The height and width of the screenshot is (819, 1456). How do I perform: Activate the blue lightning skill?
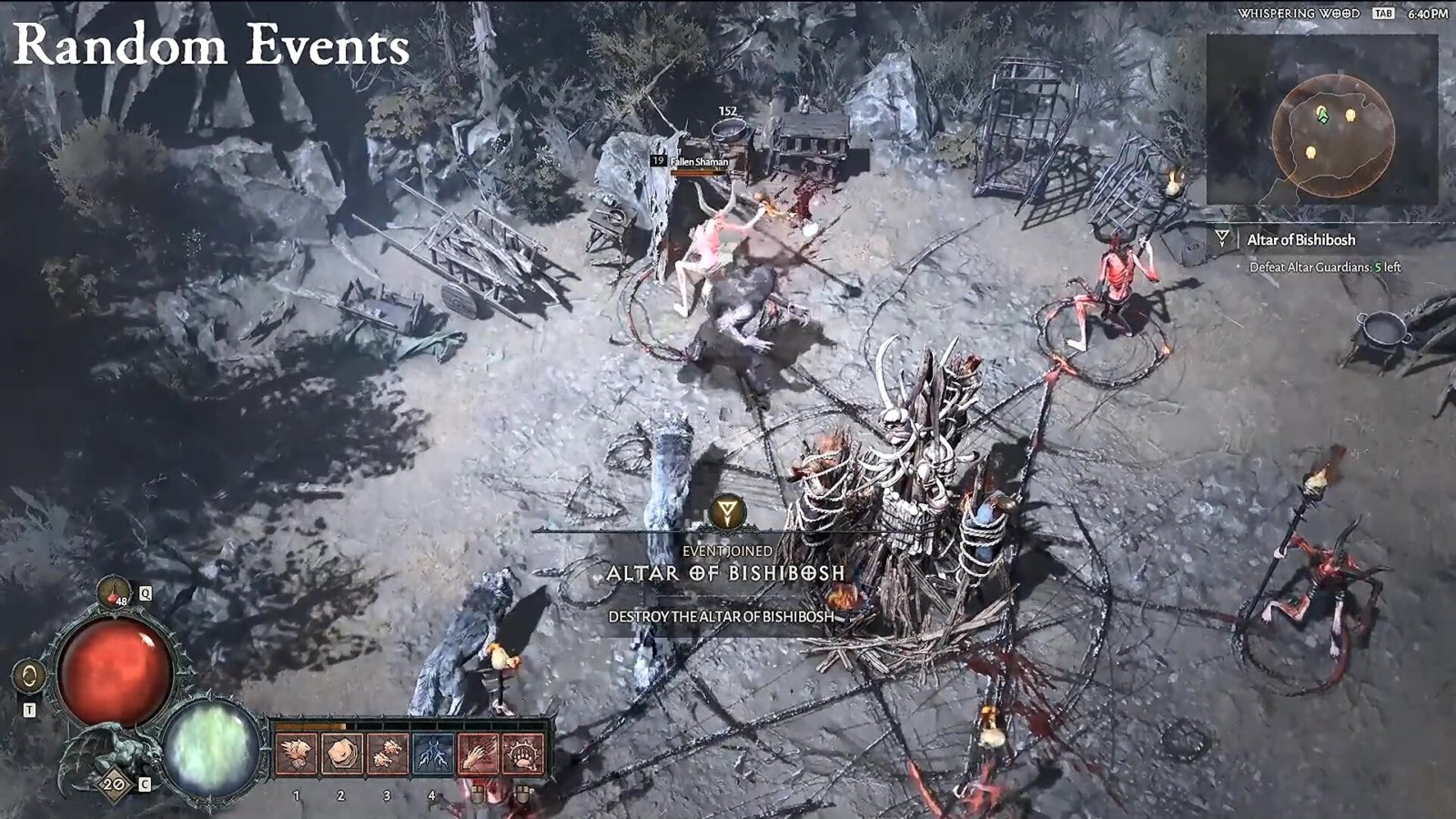433,754
